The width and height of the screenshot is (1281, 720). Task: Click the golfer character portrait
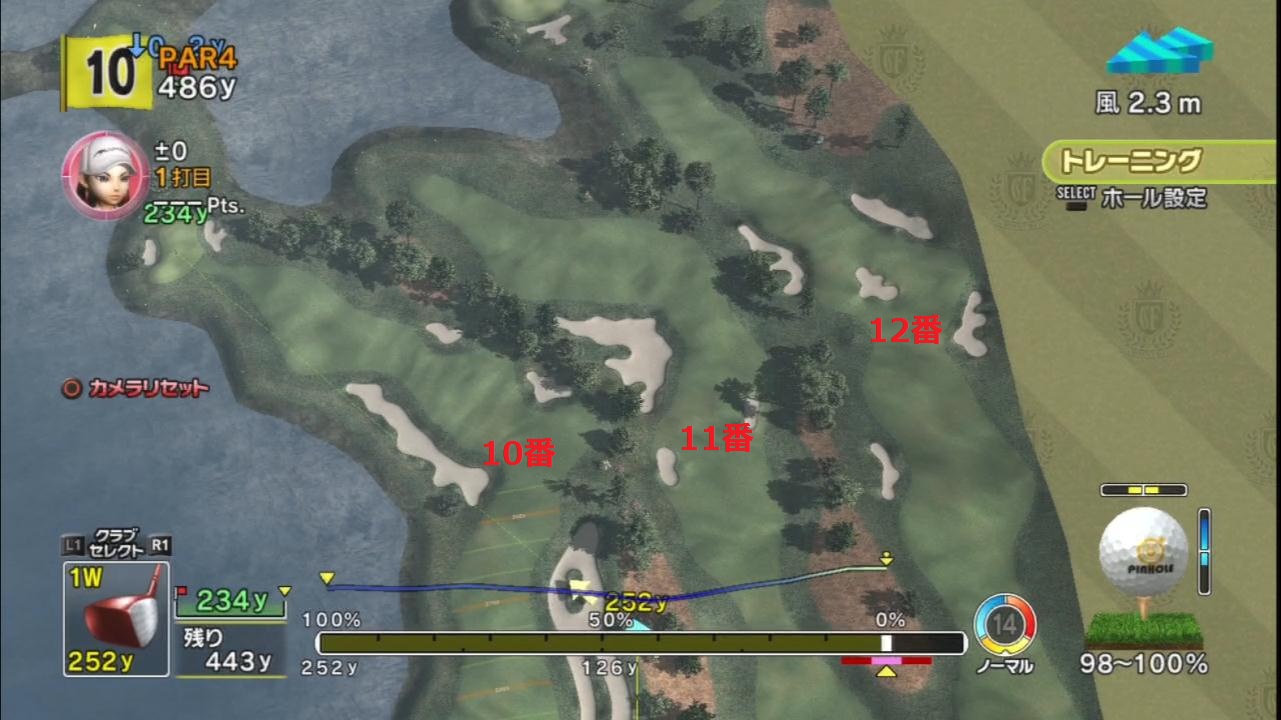tap(105, 171)
